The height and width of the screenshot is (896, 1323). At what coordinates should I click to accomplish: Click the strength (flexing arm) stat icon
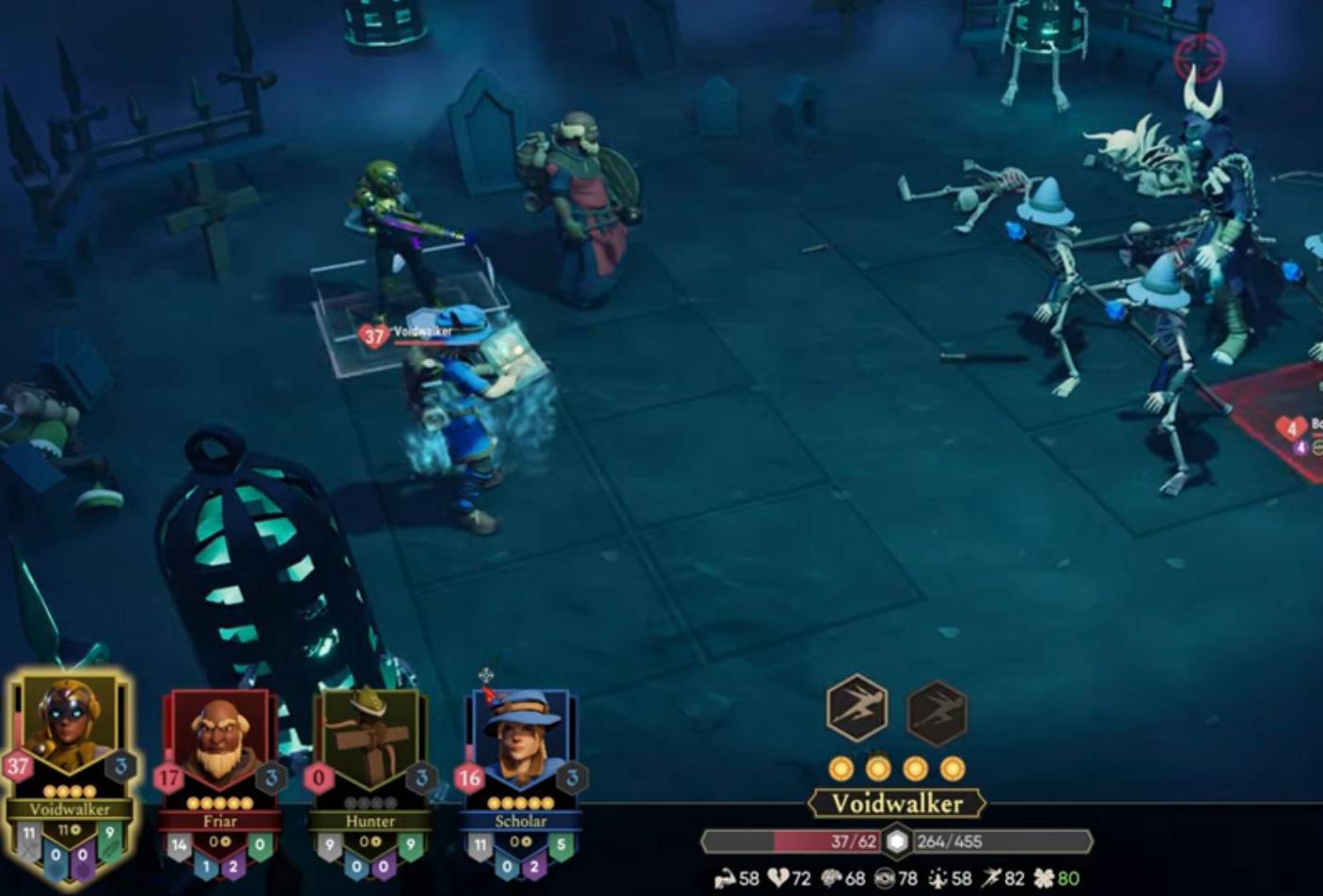724,877
